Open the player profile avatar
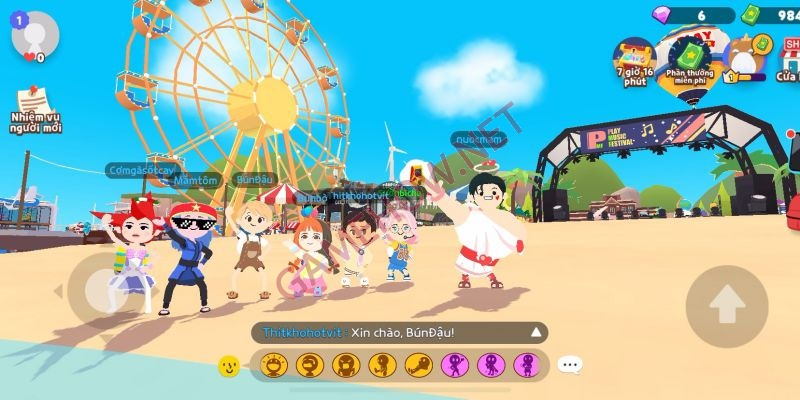 pos(35,35)
